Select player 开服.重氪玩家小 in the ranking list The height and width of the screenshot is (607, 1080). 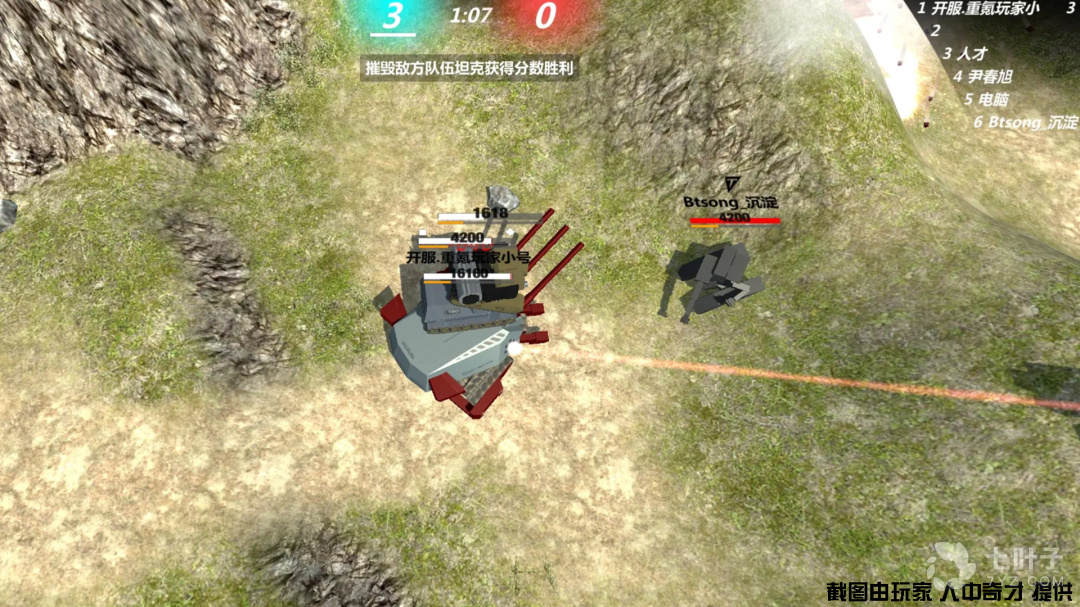(x=984, y=8)
